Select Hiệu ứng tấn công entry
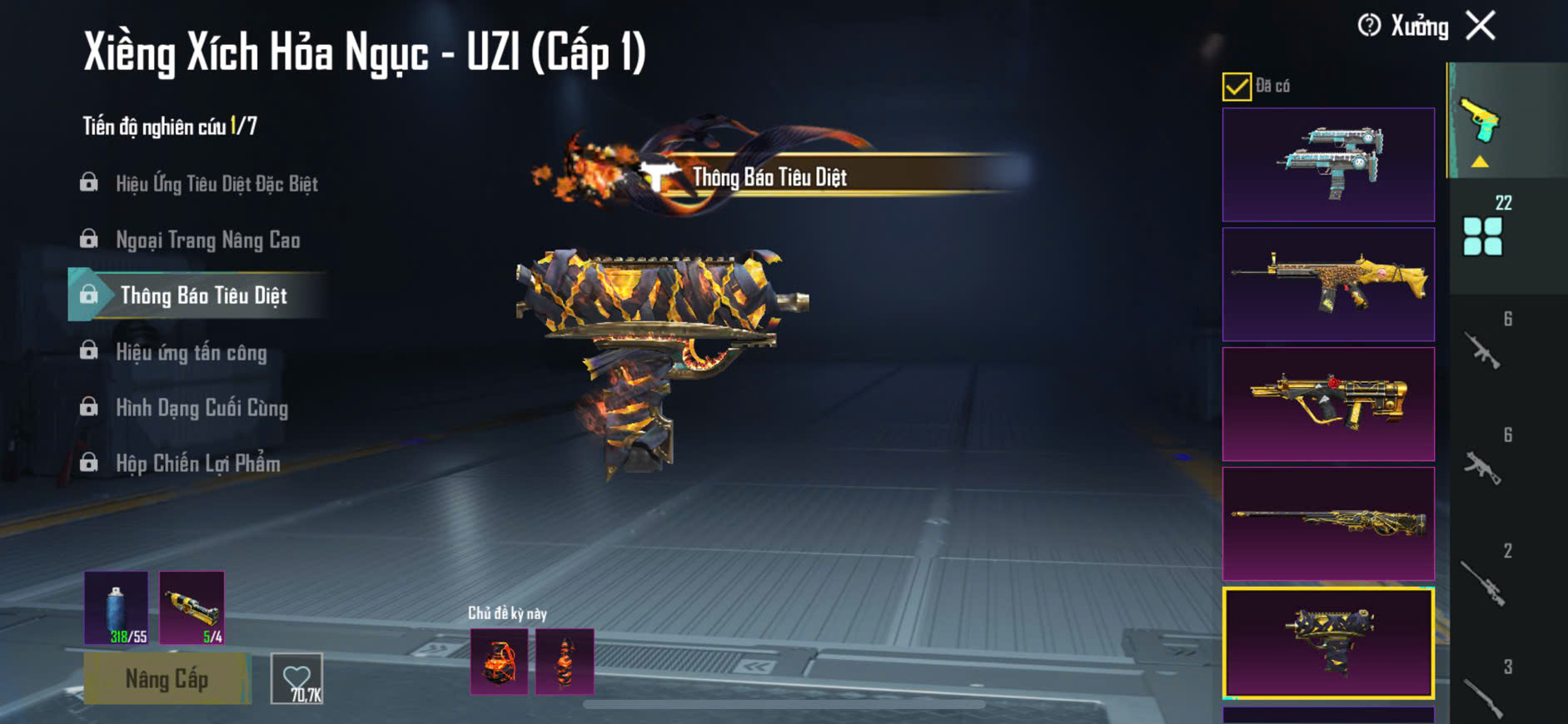This screenshot has height=724, width=1568. coord(191,352)
